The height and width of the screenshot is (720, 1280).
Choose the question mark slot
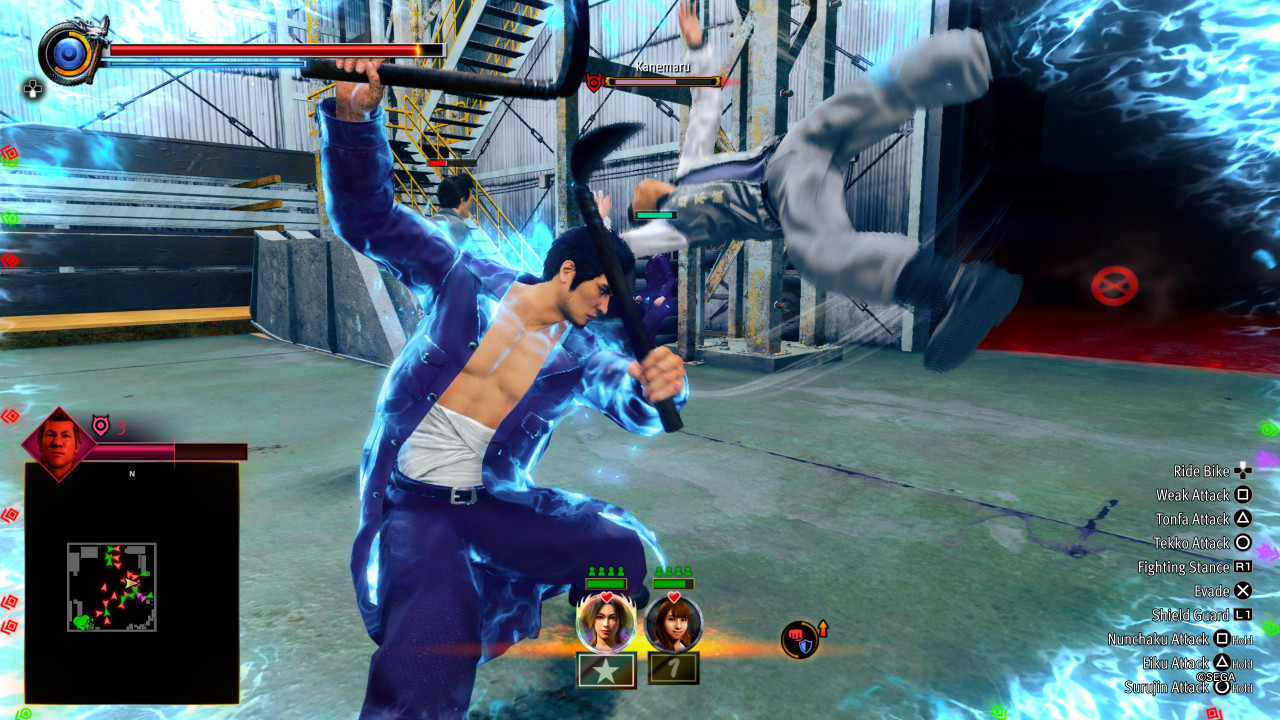click(x=673, y=668)
